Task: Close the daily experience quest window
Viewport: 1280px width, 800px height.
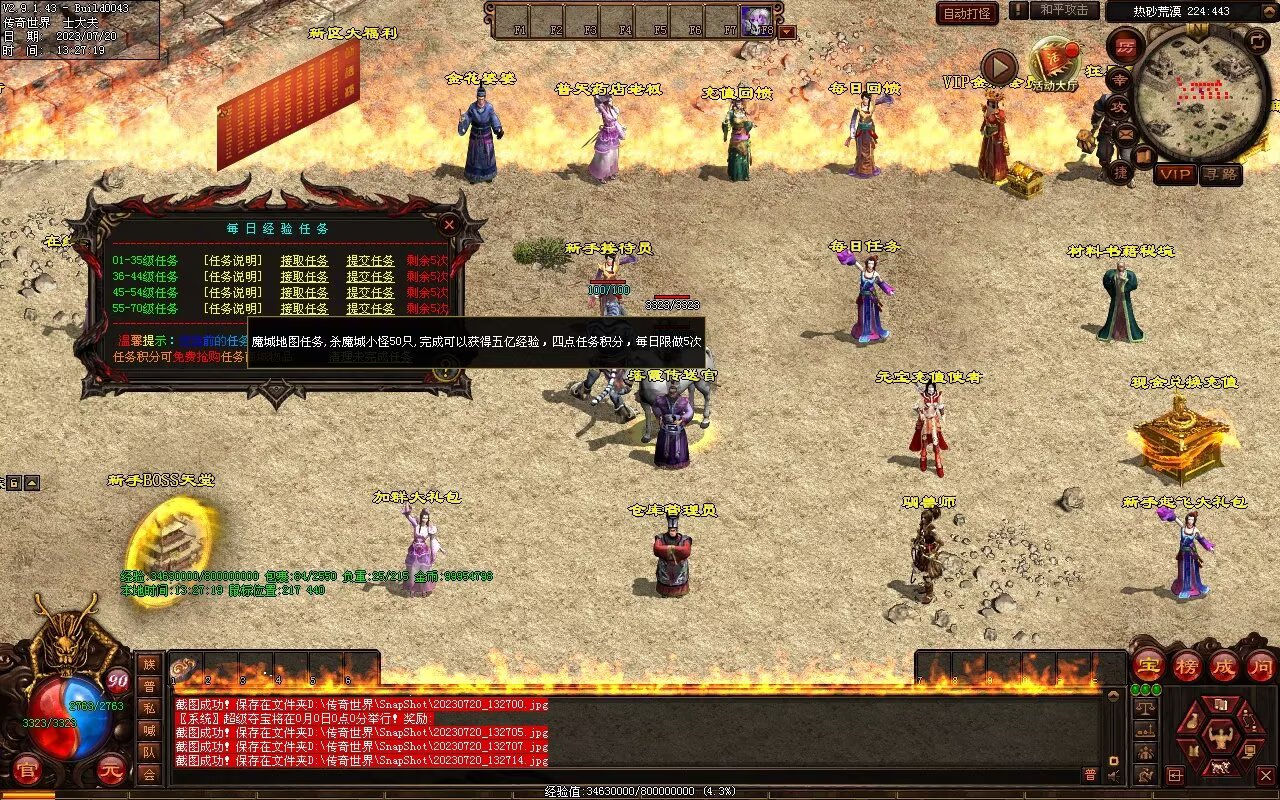Action: coord(449,225)
